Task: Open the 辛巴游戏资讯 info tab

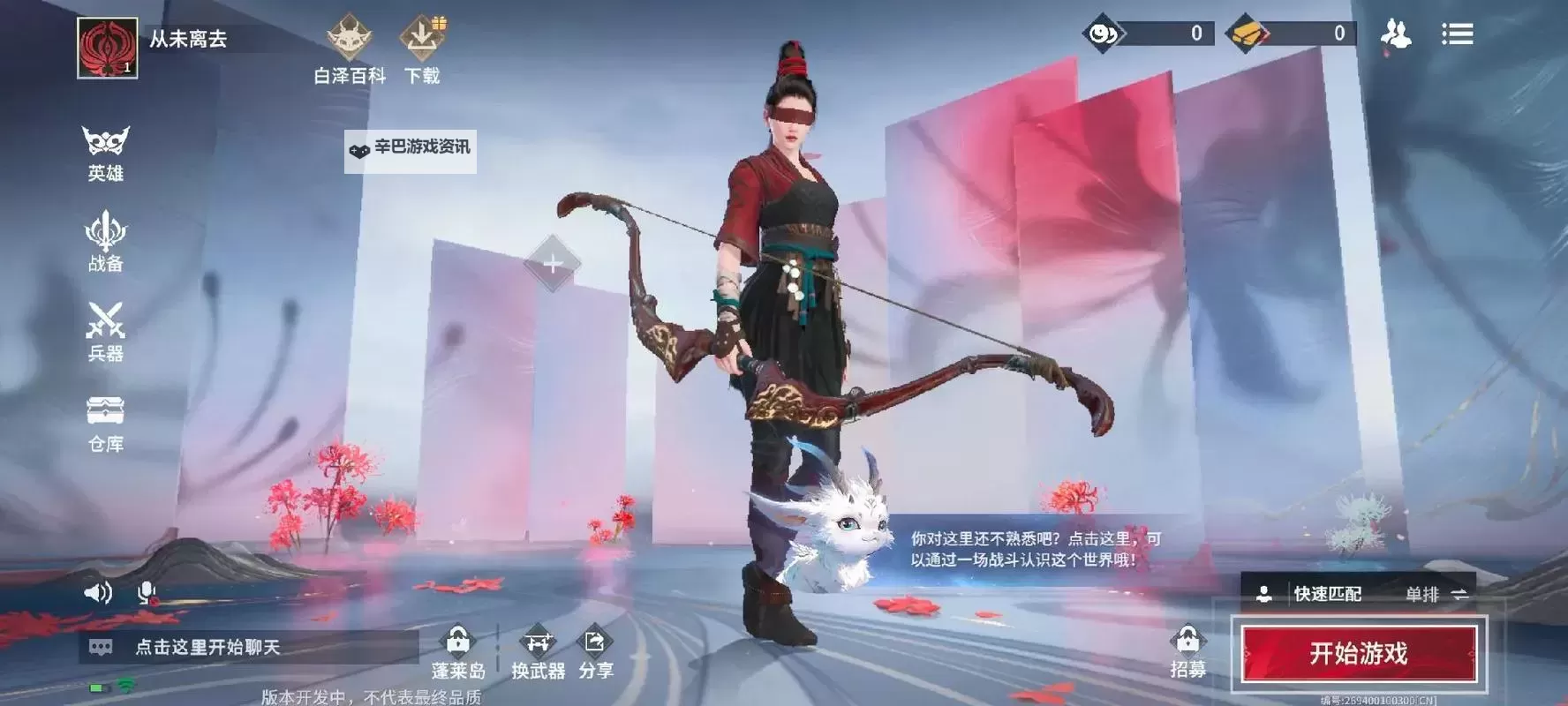Action: click(x=411, y=150)
